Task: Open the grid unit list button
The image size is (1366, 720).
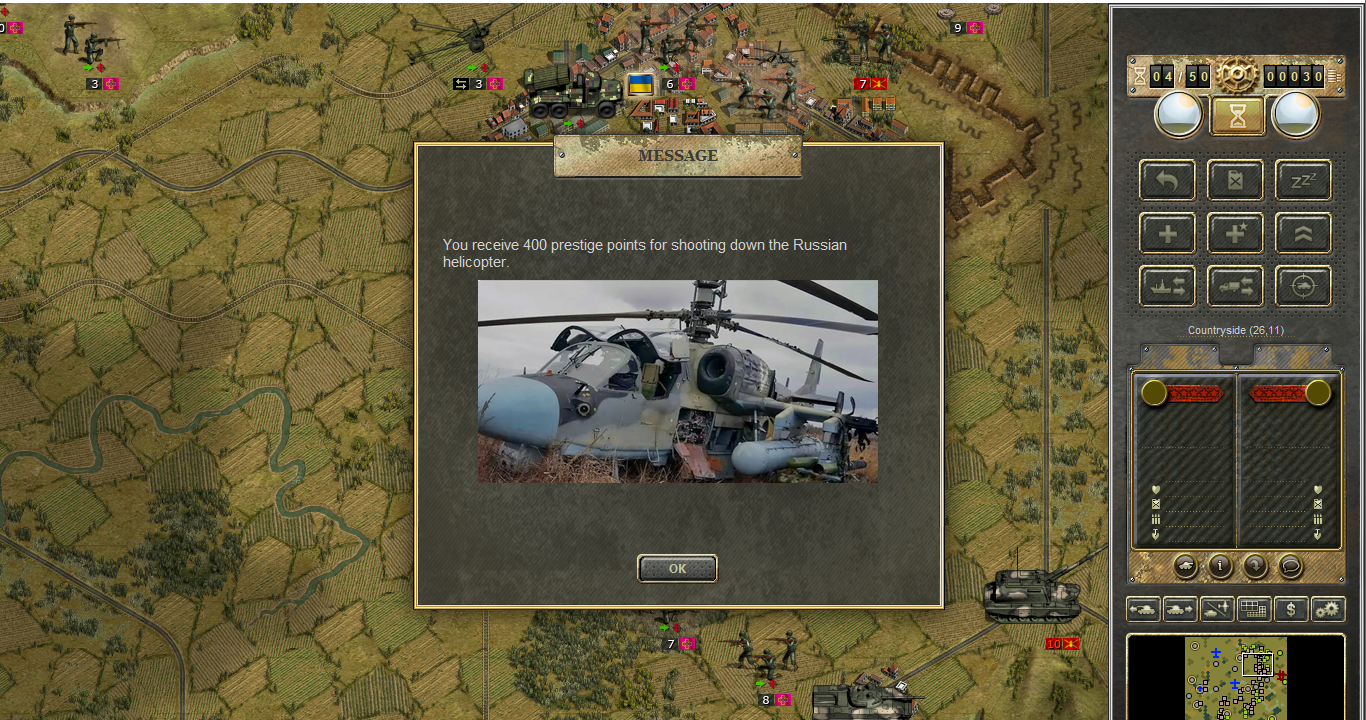Action: pyautogui.click(x=1254, y=608)
